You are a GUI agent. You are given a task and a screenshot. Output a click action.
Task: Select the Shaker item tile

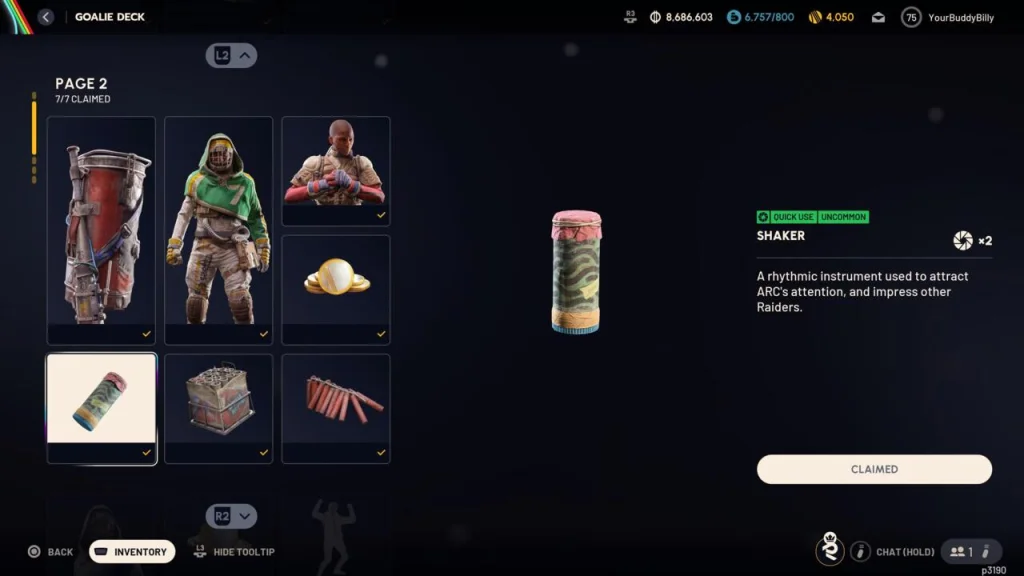(101, 408)
